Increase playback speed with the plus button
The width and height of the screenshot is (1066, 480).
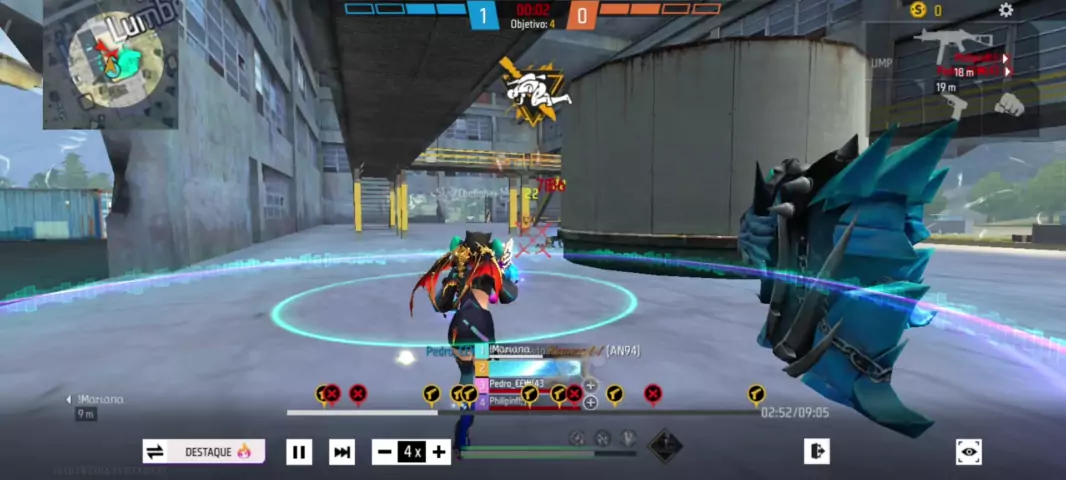point(439,452)
